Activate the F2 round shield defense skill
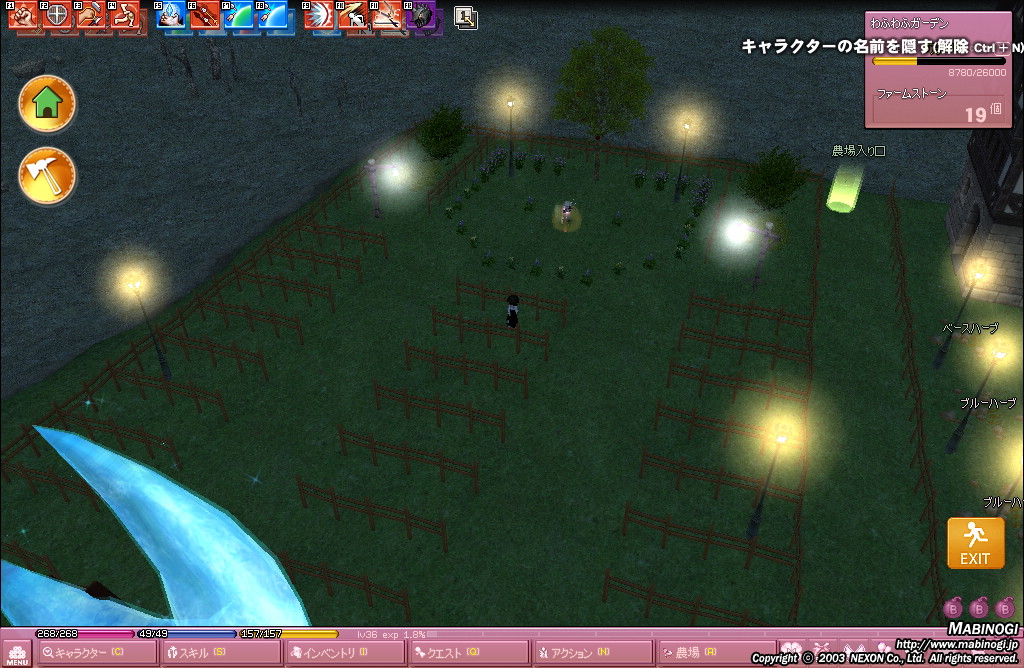The width and height of the screenshot is (1024, 668). click(56, 16)
